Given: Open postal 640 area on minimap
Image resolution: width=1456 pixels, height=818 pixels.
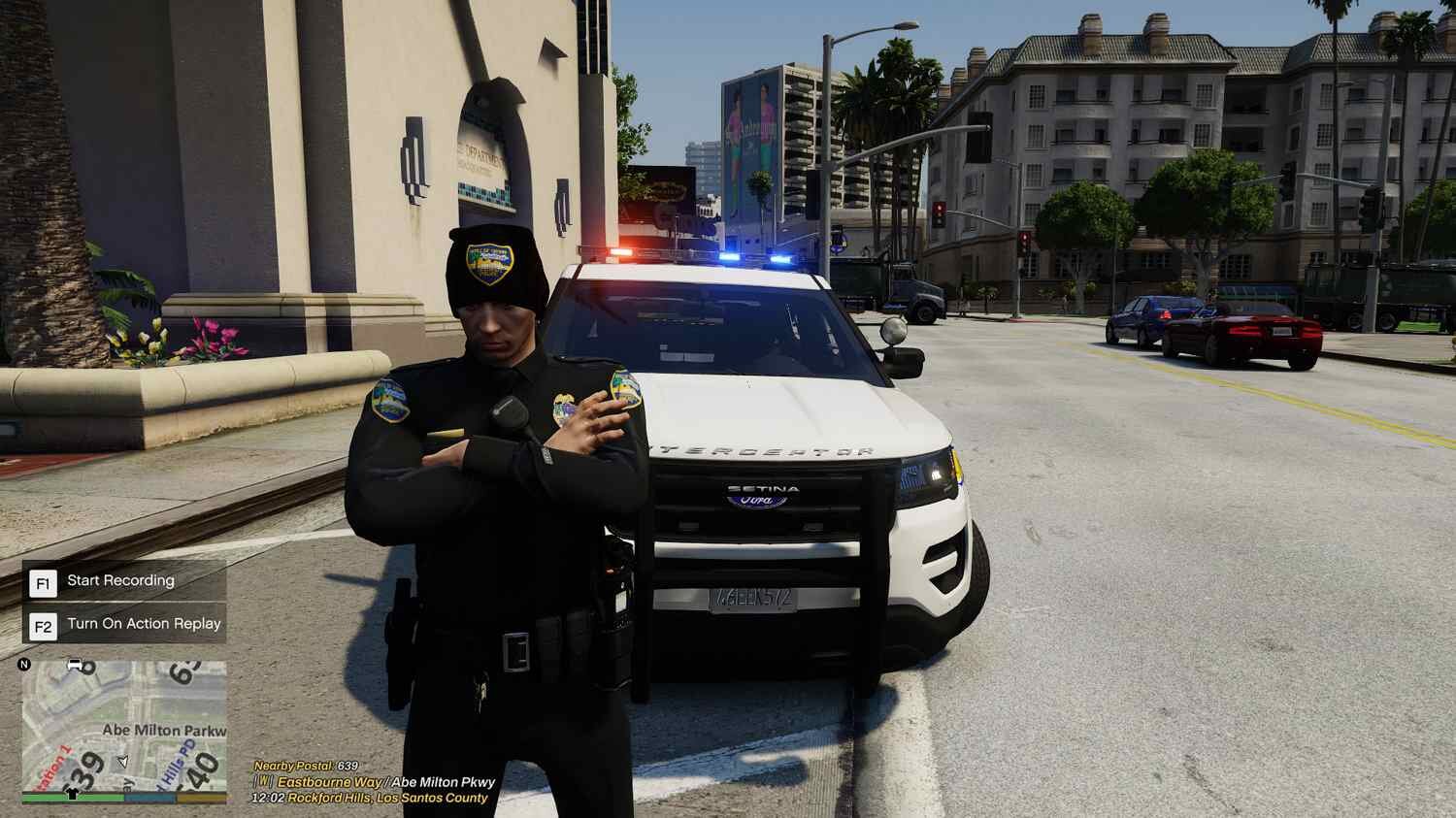Looking at the screenshot, I should point(204,767).
